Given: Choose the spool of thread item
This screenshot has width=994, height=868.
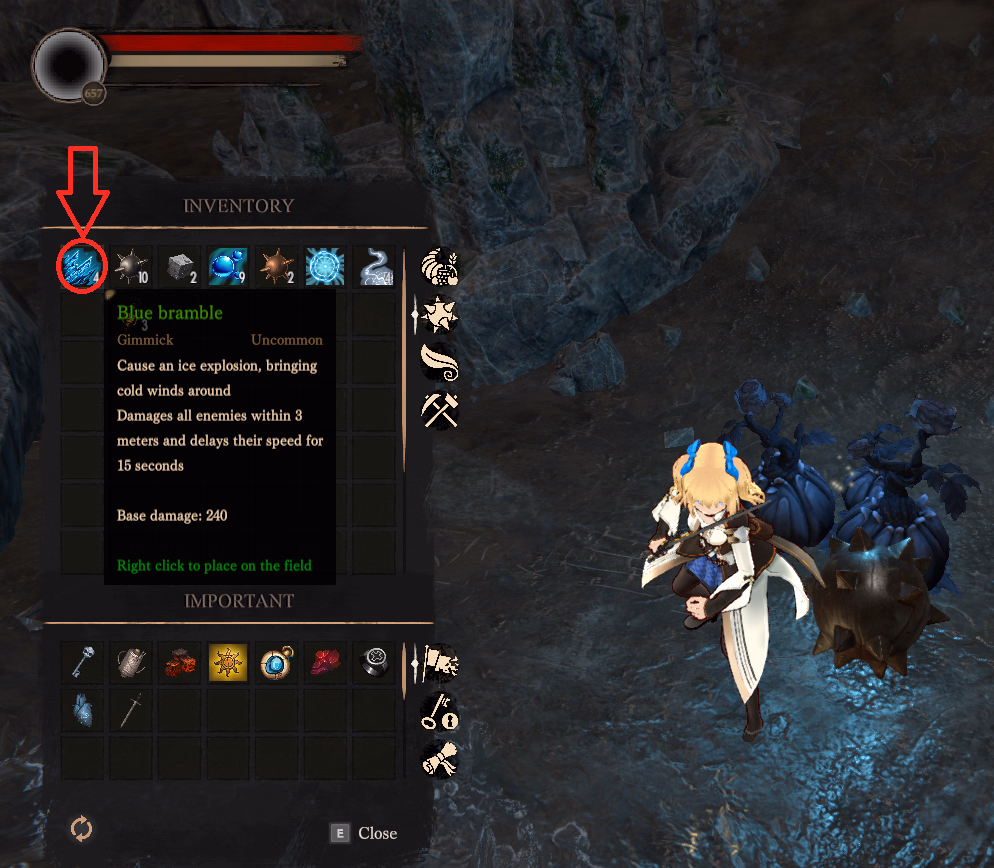Looking at the screenshot, I should tap(131, 662).
